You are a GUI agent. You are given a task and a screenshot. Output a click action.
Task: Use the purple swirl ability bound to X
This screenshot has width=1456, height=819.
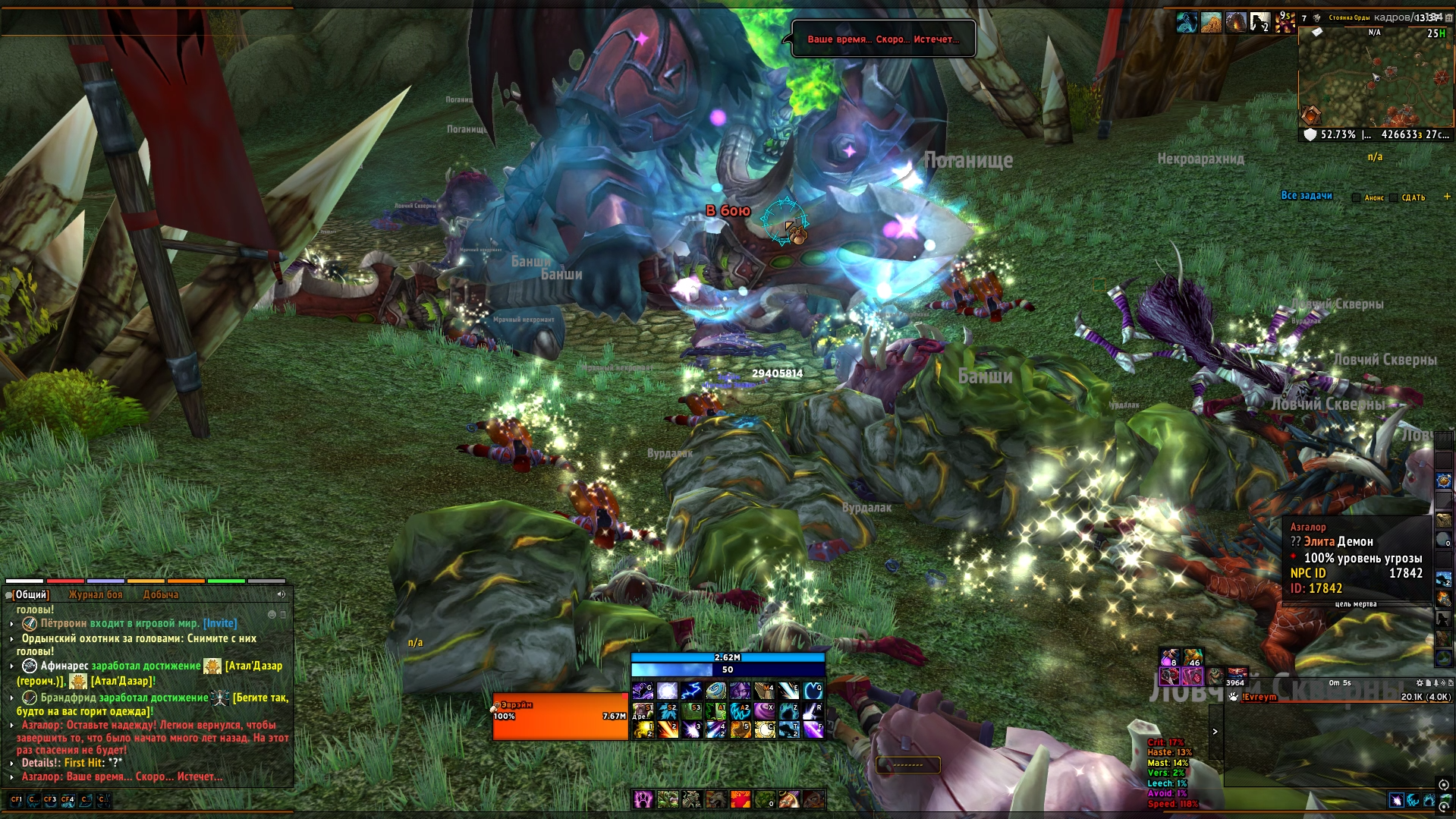(764, 710)
